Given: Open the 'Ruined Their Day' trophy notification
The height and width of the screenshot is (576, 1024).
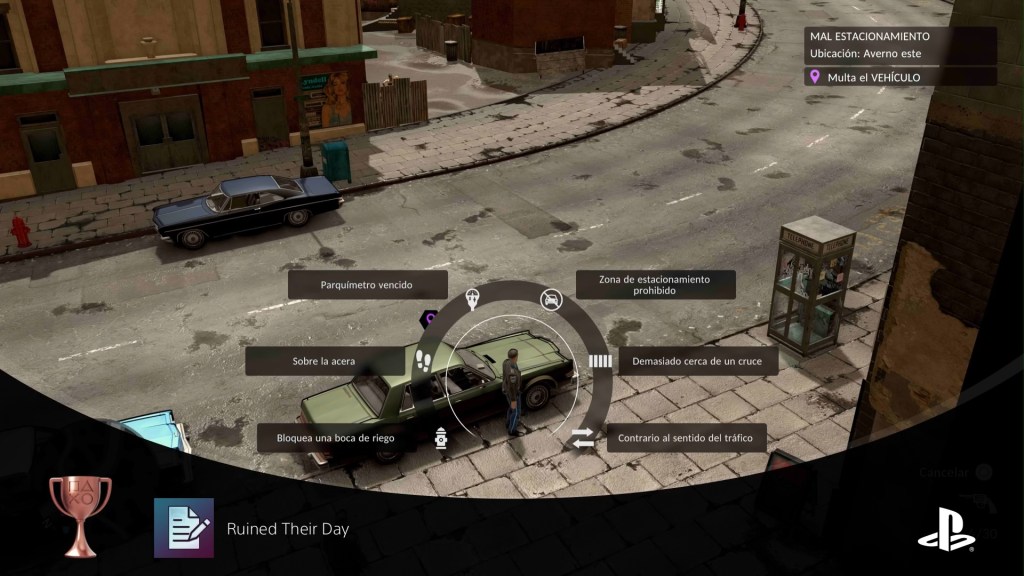Looking at the screenshot, I should pos(288,528).
